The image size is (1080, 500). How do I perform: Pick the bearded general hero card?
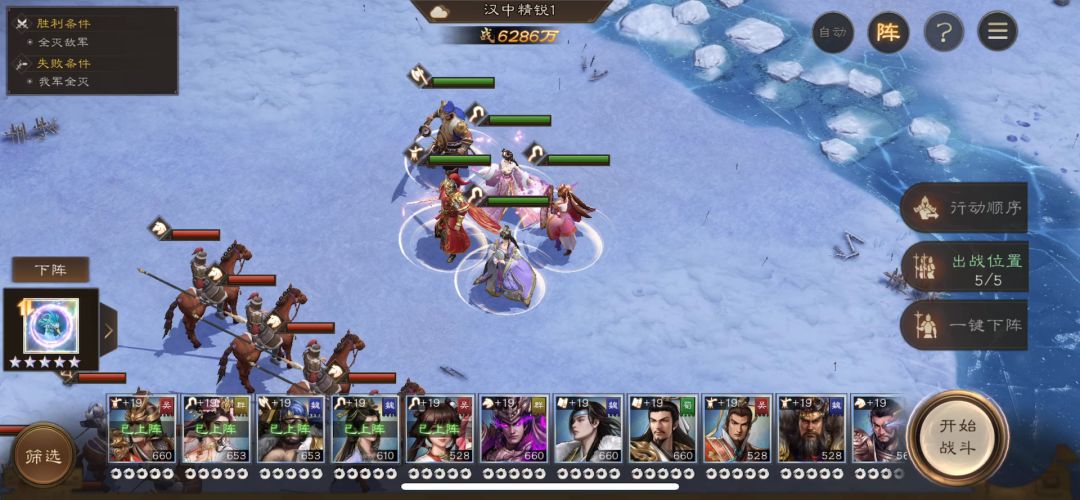click(811, 428)
